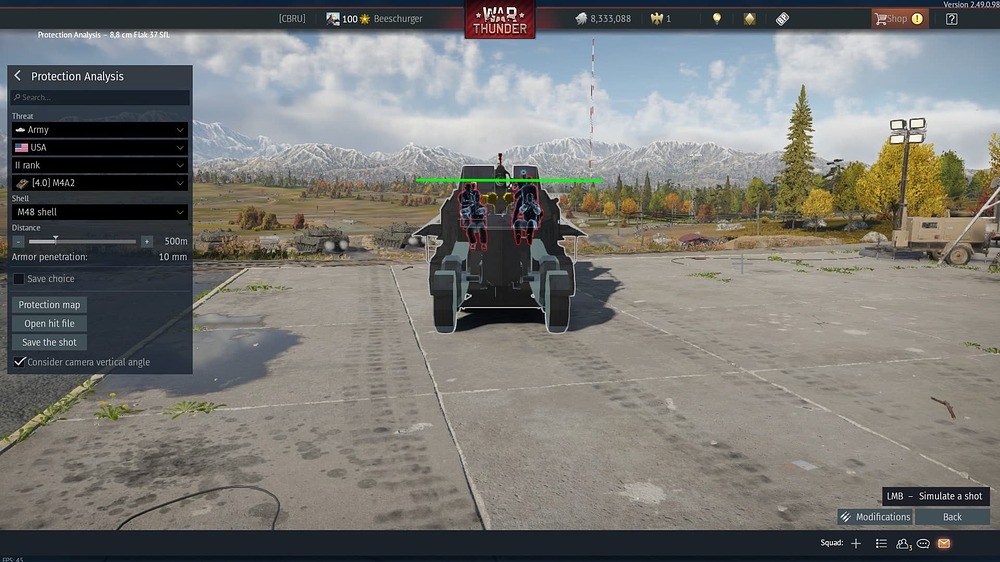Choose a different vehicle than M4A2
Viewport: 1000px width, 562px height.
(100, 183)
